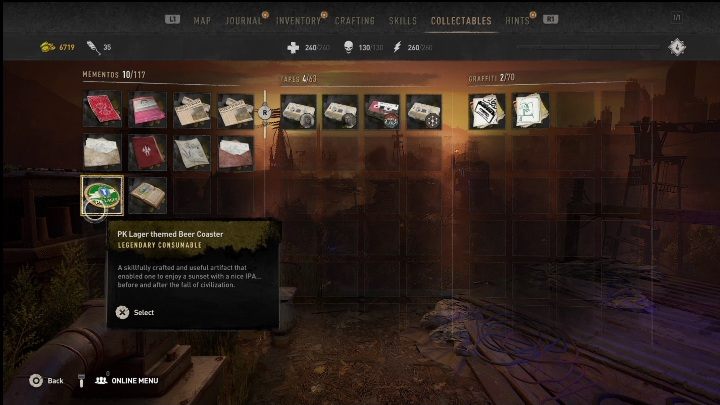Viewport: 720px width, 405px height.
Task: Choose the open book memento
Action: (147, 194)
